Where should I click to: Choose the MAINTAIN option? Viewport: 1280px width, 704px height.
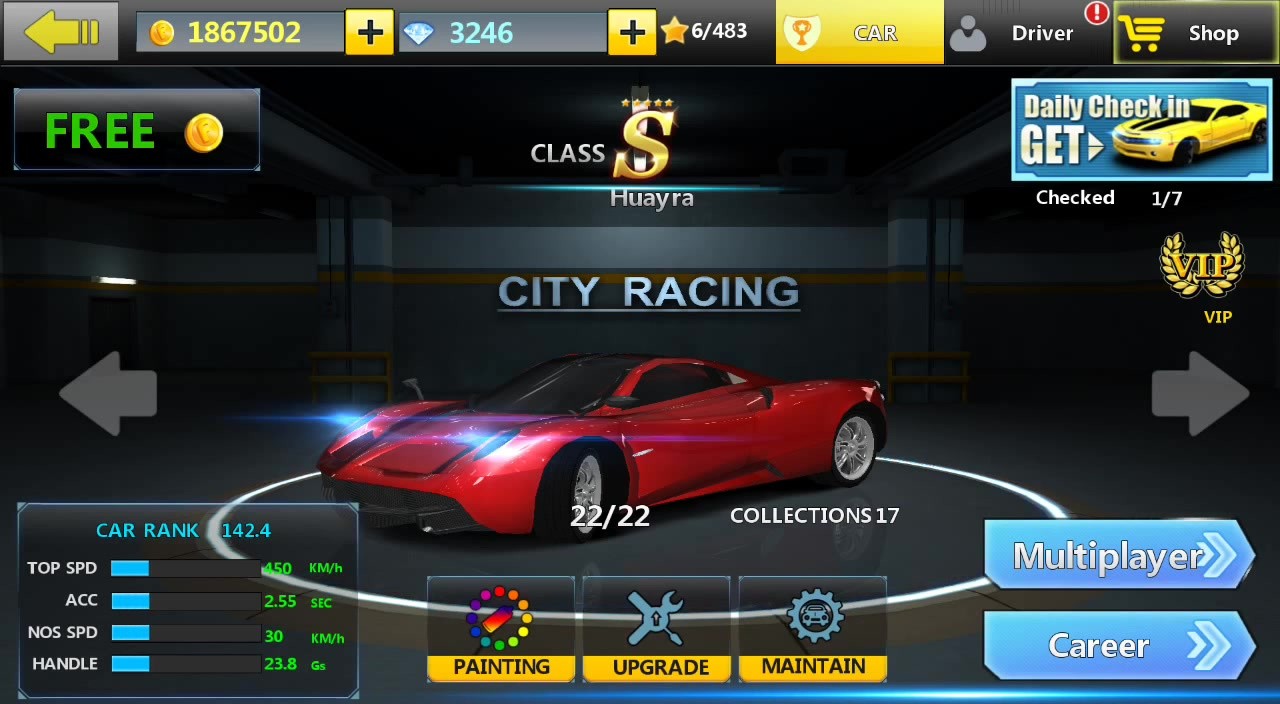tap(813, 630)
